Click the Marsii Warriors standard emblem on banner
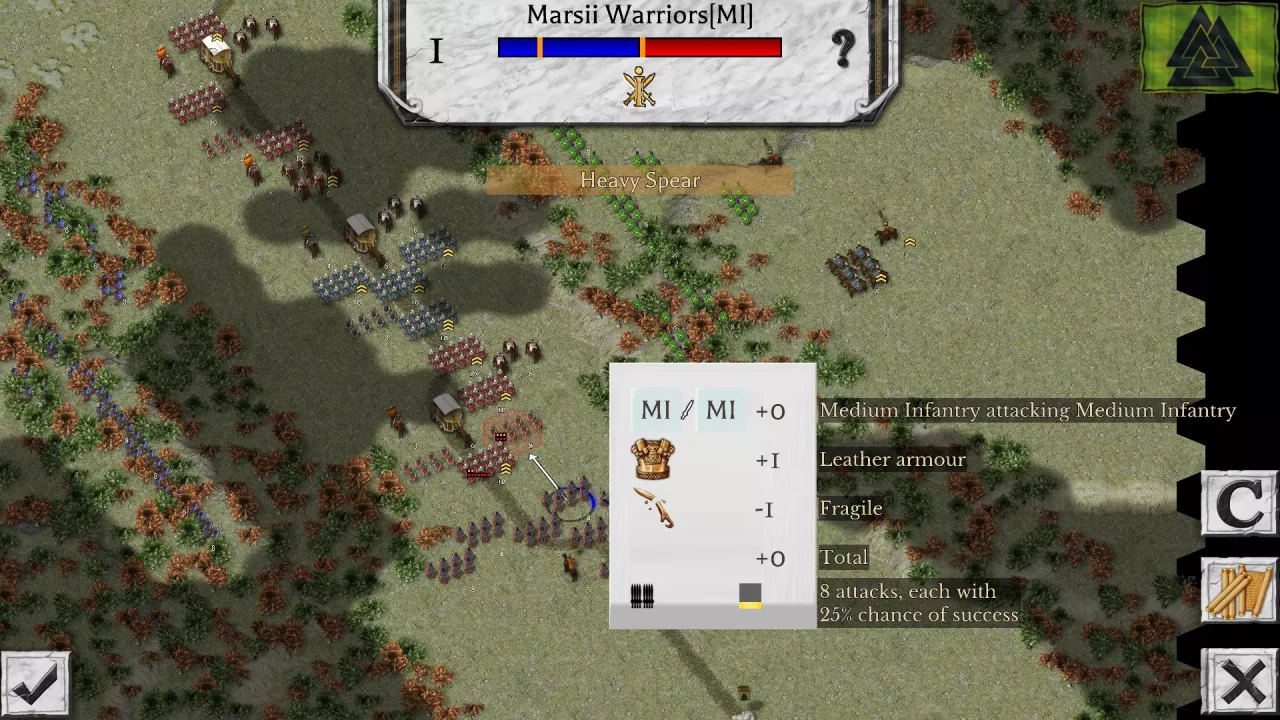The image size is (1280, 720). (x=639, y=88)
